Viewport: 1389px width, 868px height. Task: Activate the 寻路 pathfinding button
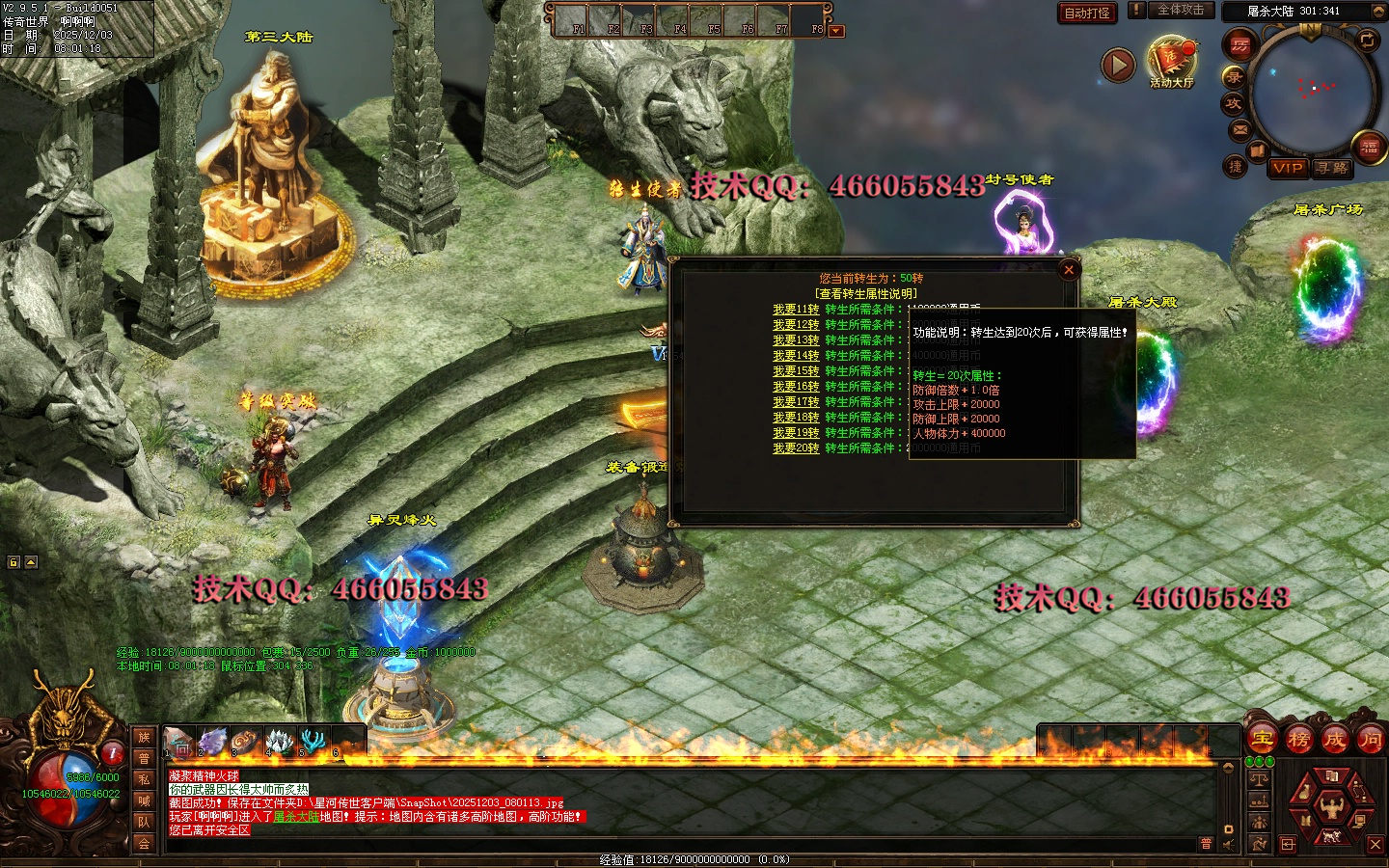pyautogui.click(x=1331, y=168)
